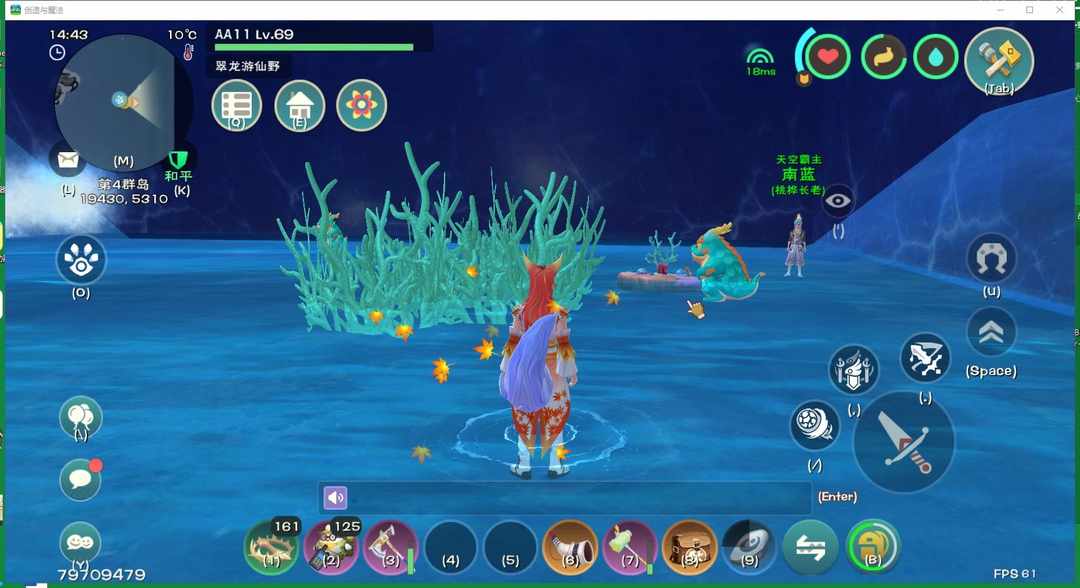This screenshot has width=1080, height=588.
Task: Select the axe in hotbar slot 3
Action: (391, 547)
